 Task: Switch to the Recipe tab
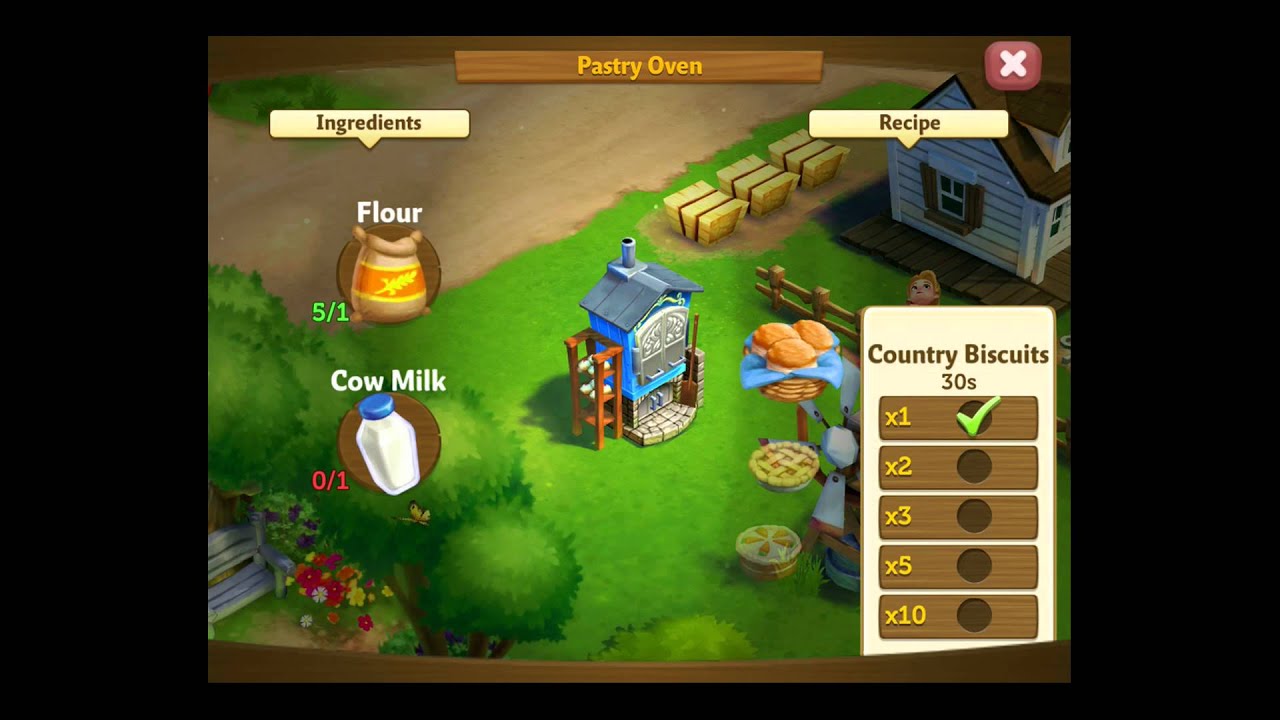(909, 123)
